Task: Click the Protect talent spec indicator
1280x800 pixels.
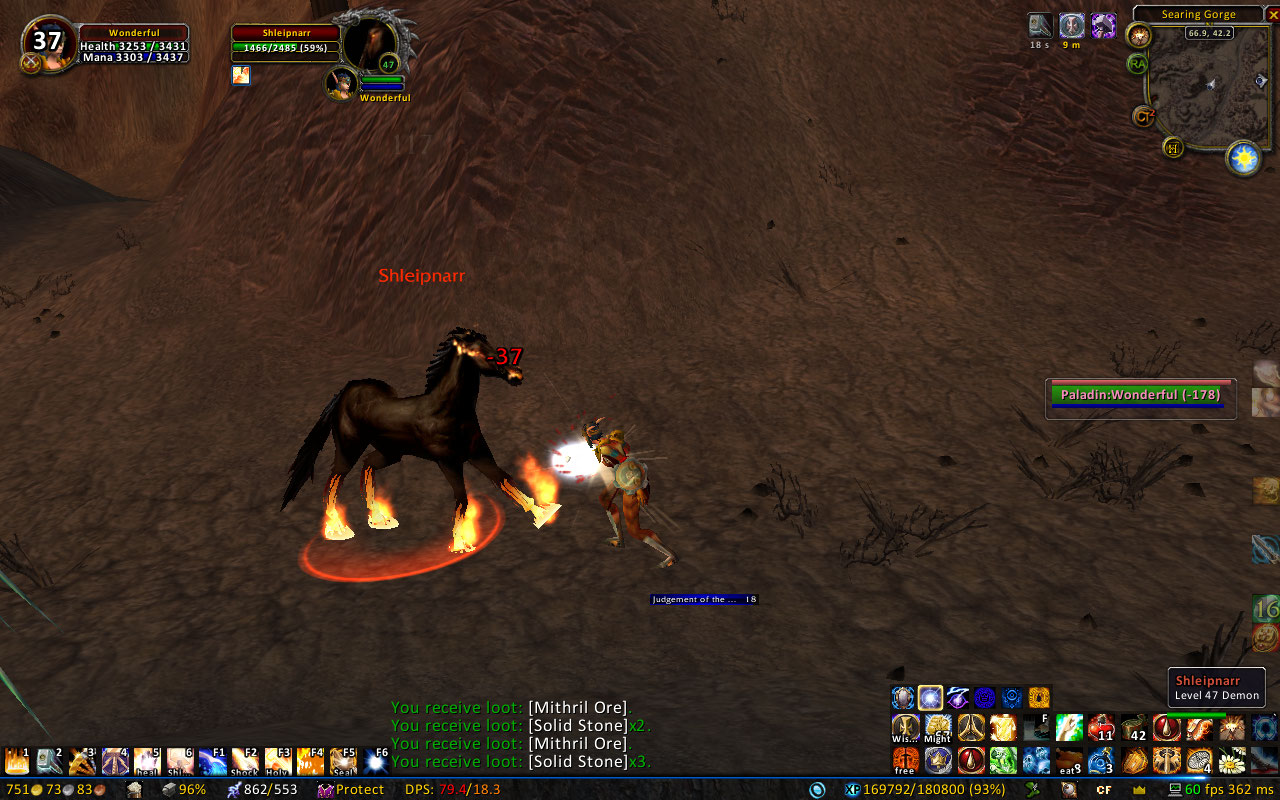Action: coord(351,790)
